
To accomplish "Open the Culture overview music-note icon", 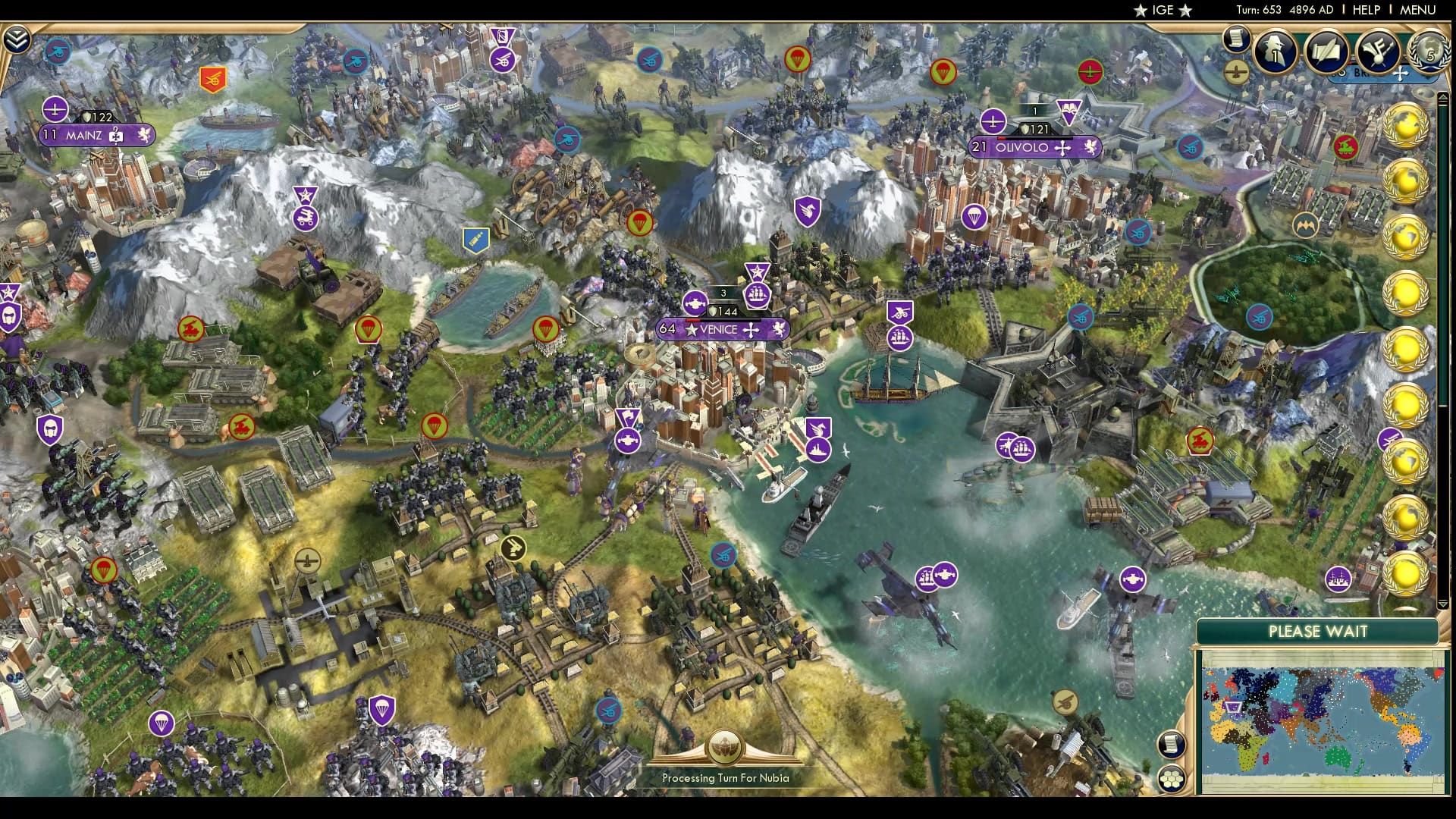I will coord(1379,51).
